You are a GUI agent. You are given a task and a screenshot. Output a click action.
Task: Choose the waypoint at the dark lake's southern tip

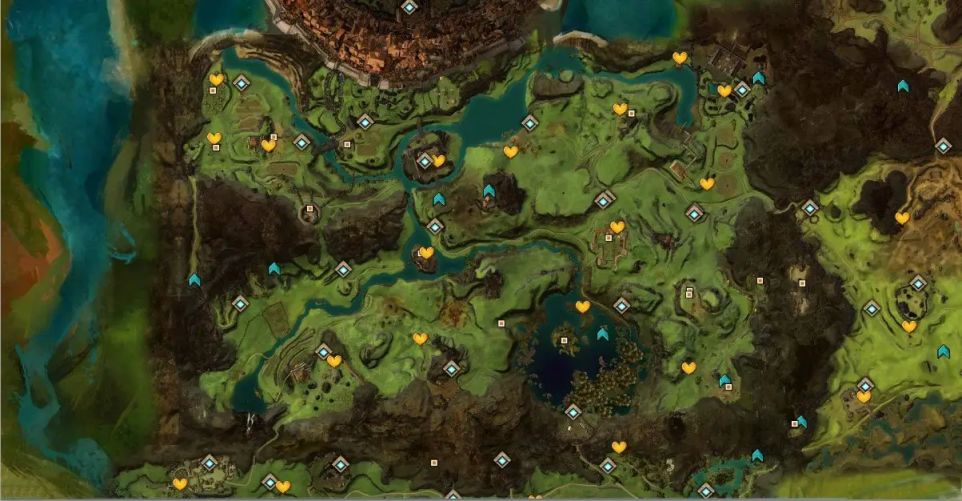tap(573, 411)
